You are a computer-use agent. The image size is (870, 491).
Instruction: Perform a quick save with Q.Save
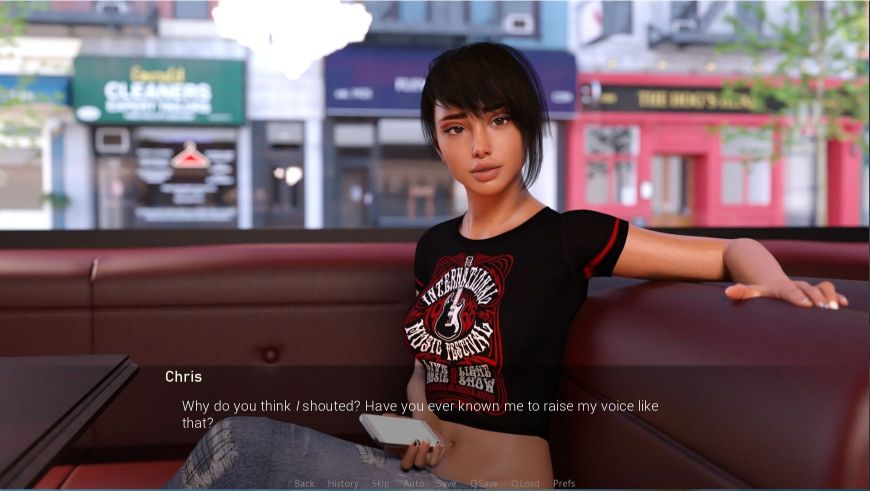pyautogui.click(x=484, y=483)
